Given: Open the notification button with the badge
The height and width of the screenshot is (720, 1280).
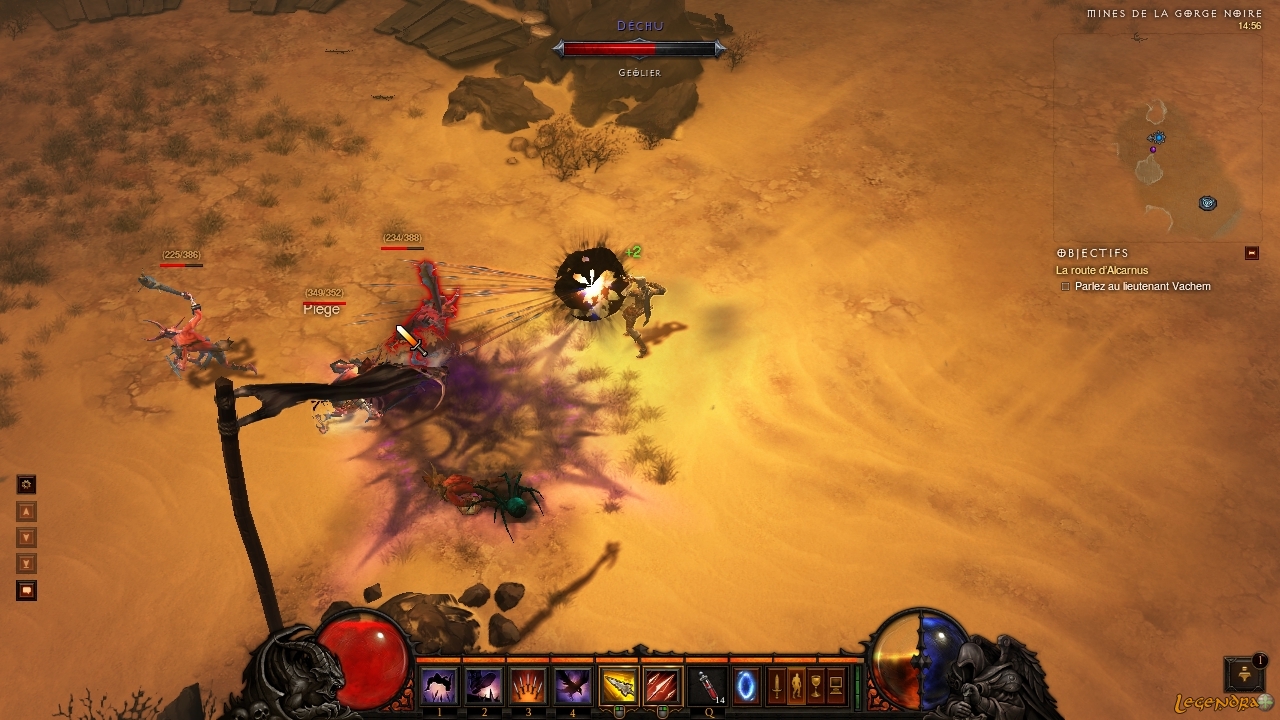Looking at the screenshot, I should click(x=1244, y=673).
